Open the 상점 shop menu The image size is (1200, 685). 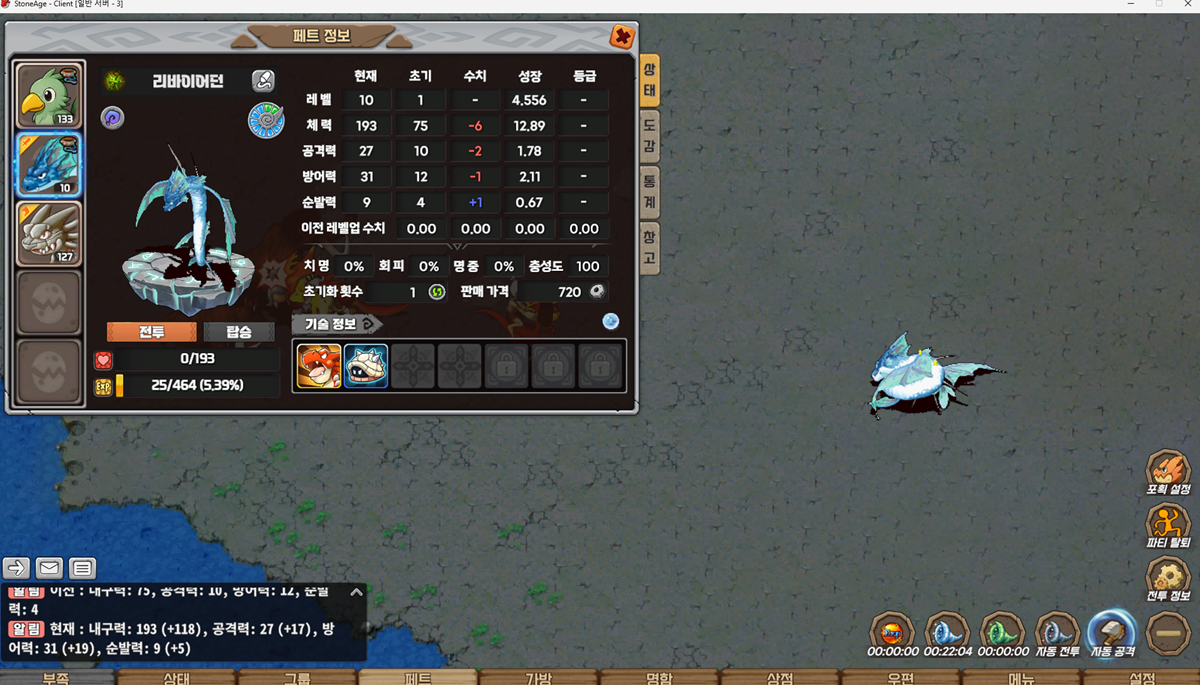pos(779,677)
